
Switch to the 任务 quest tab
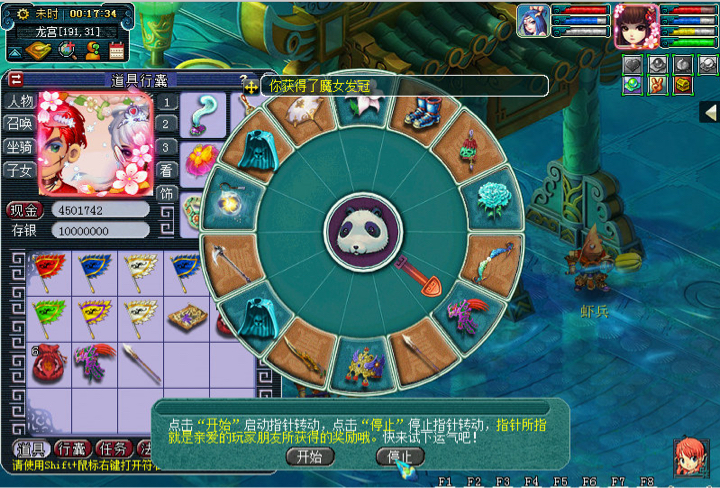pos(115,447)
